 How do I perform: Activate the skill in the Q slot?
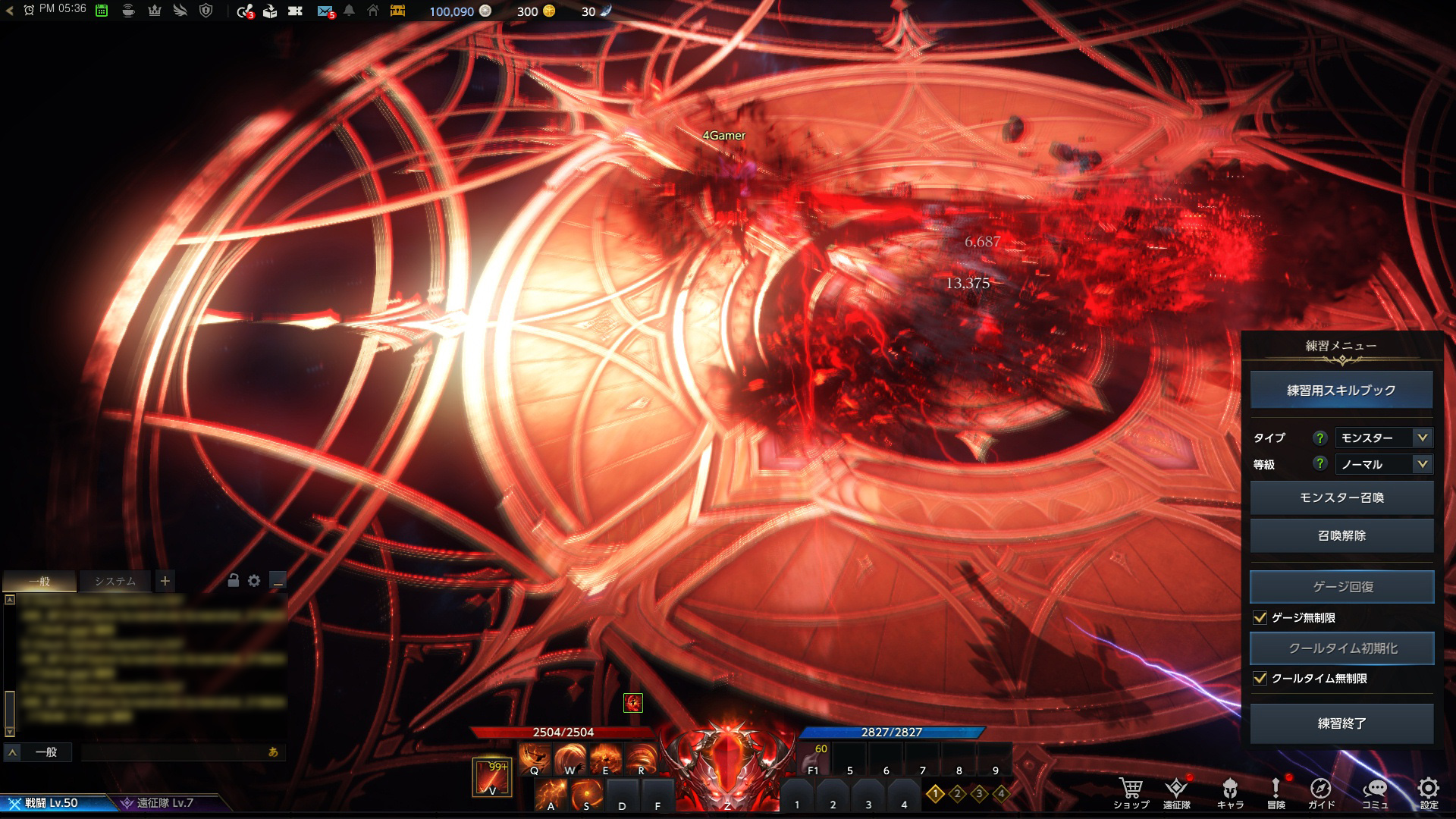click(535, 758)
